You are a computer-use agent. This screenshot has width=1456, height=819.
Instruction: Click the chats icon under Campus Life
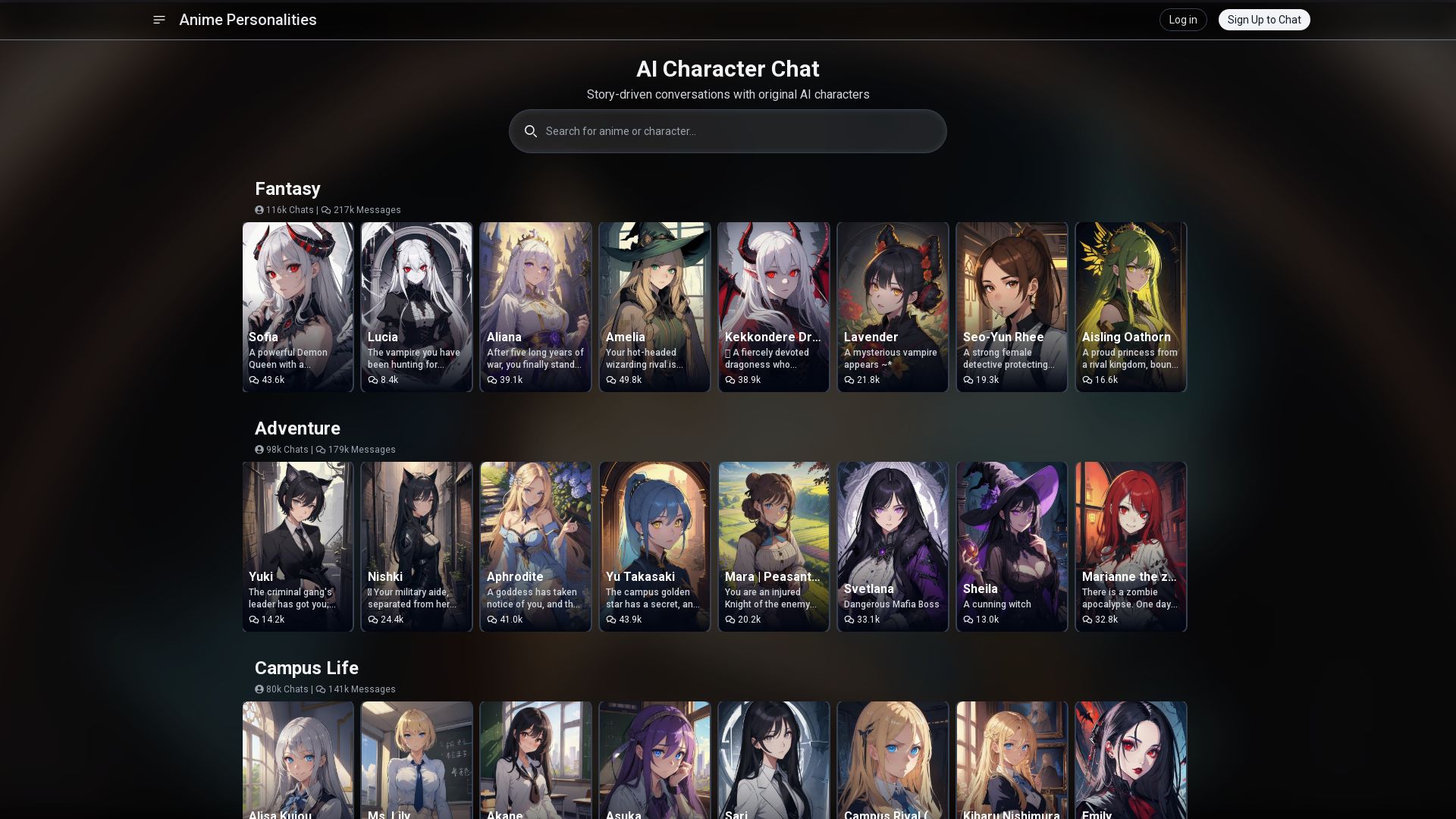click(x=259, y=689)
